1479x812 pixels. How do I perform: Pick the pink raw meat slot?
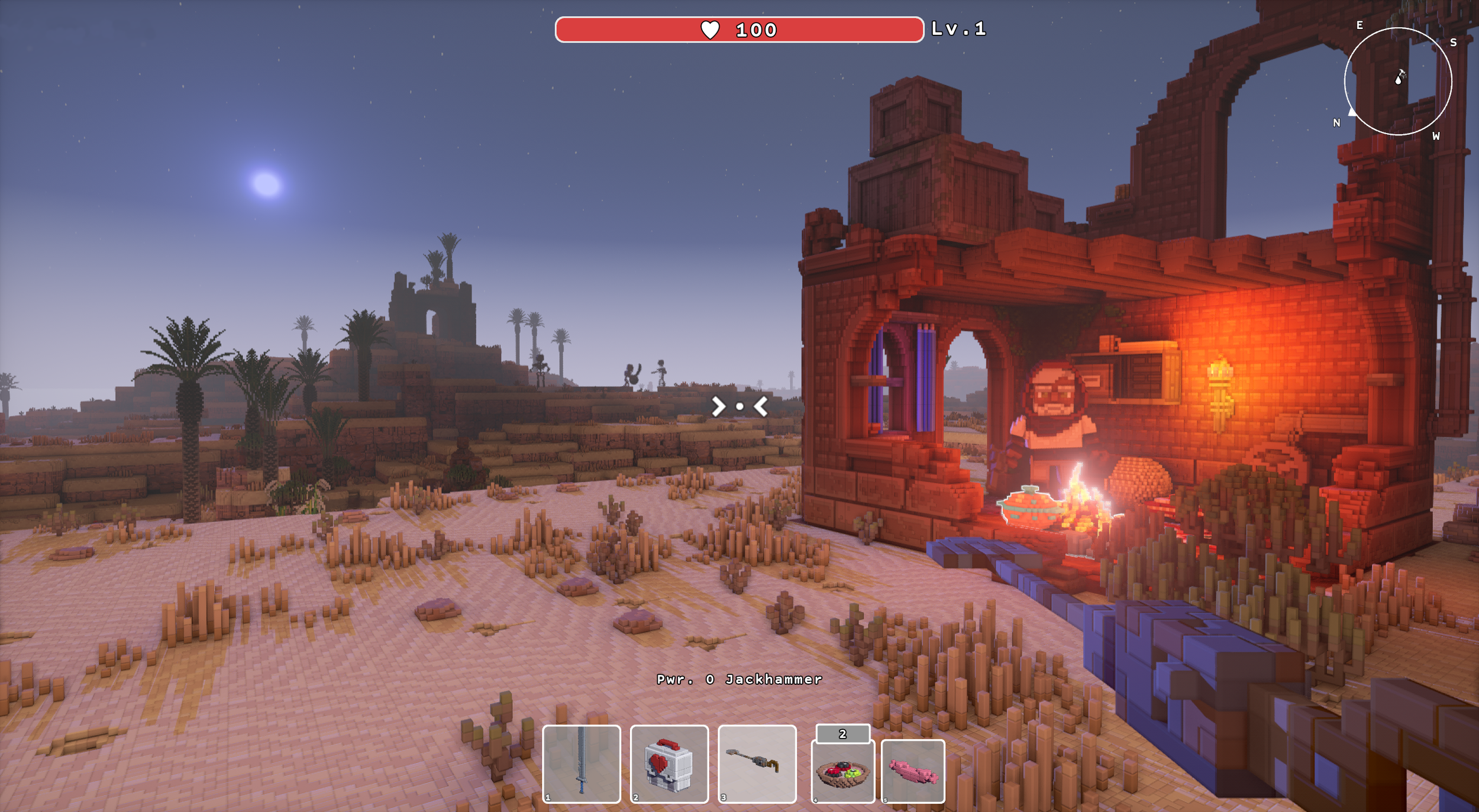click(913, 771)
